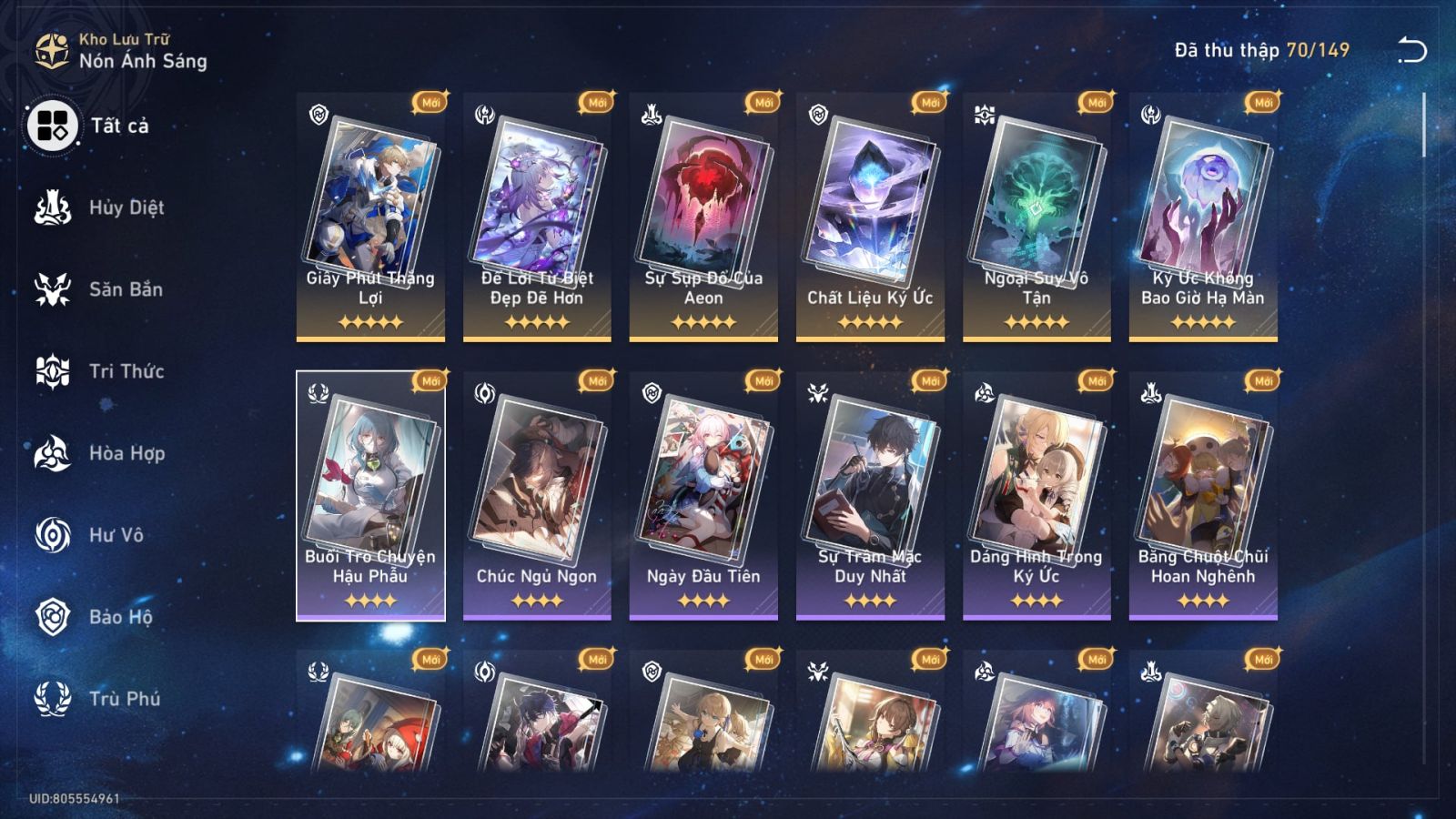Select the Trù Phú path icon
1456x819 pixels.
tap(53, 699)
